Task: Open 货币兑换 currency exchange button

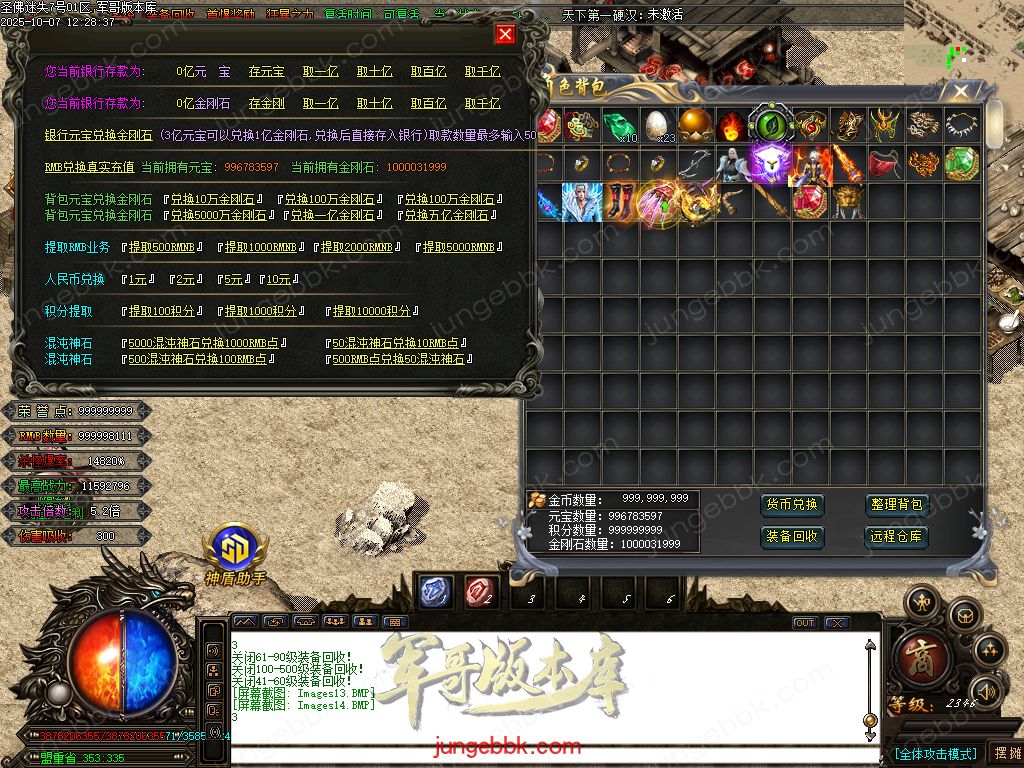Action: coord(791,505)
